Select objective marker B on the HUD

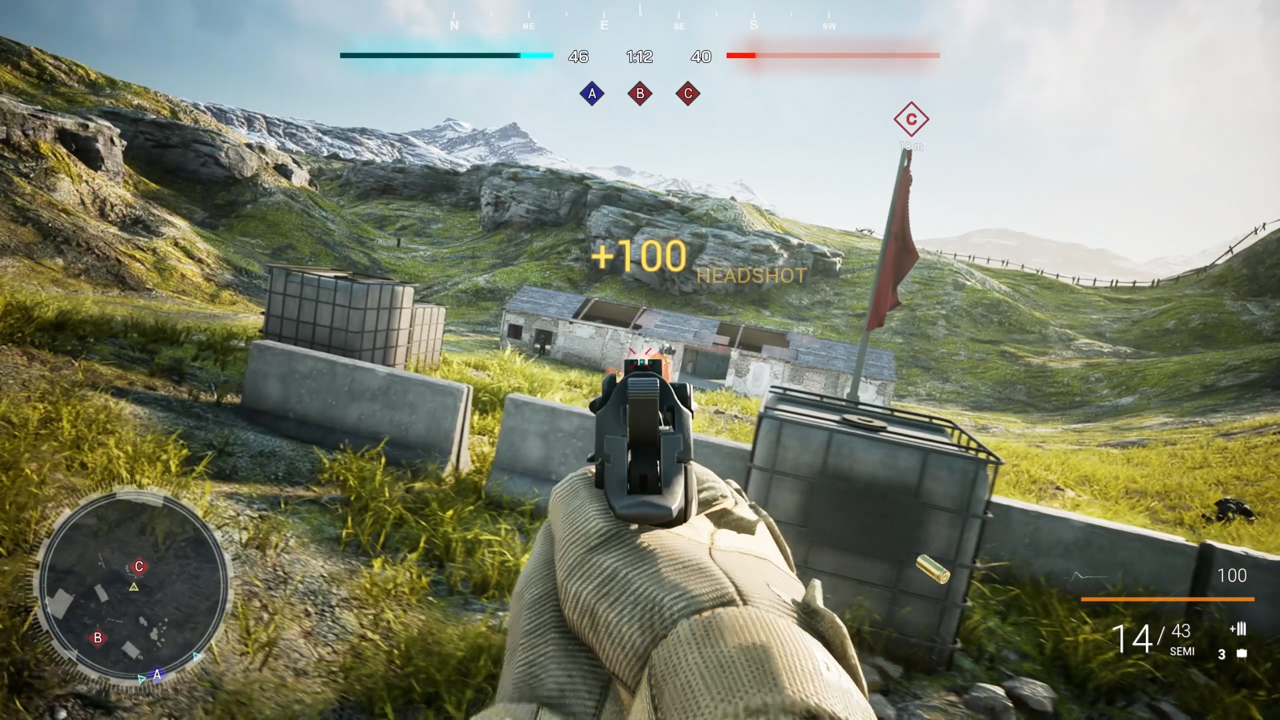pos(640,93)
